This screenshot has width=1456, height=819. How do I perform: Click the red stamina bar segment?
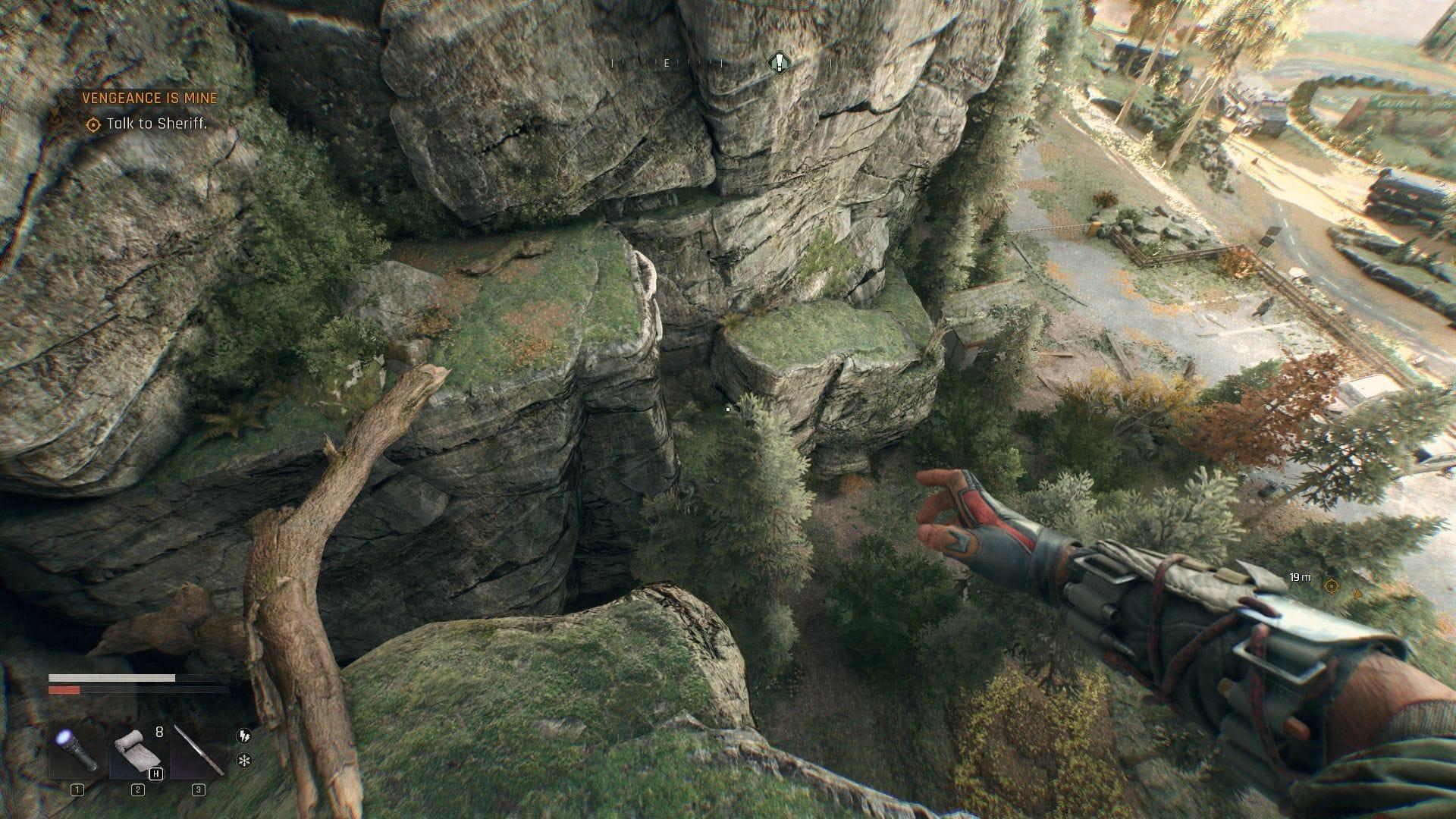pos(64,690)
